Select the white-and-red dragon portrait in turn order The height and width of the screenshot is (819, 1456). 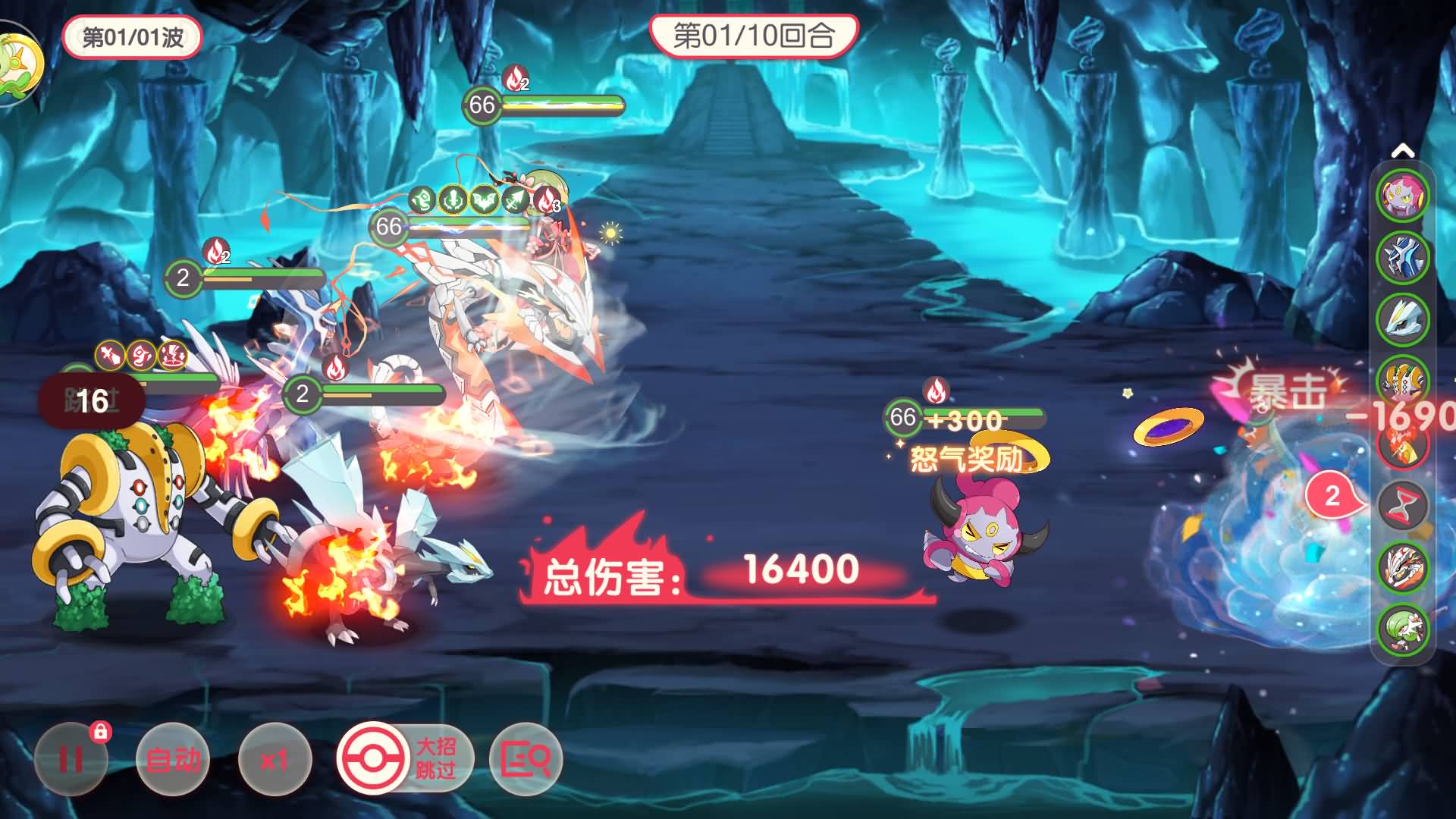(1402, 566)
